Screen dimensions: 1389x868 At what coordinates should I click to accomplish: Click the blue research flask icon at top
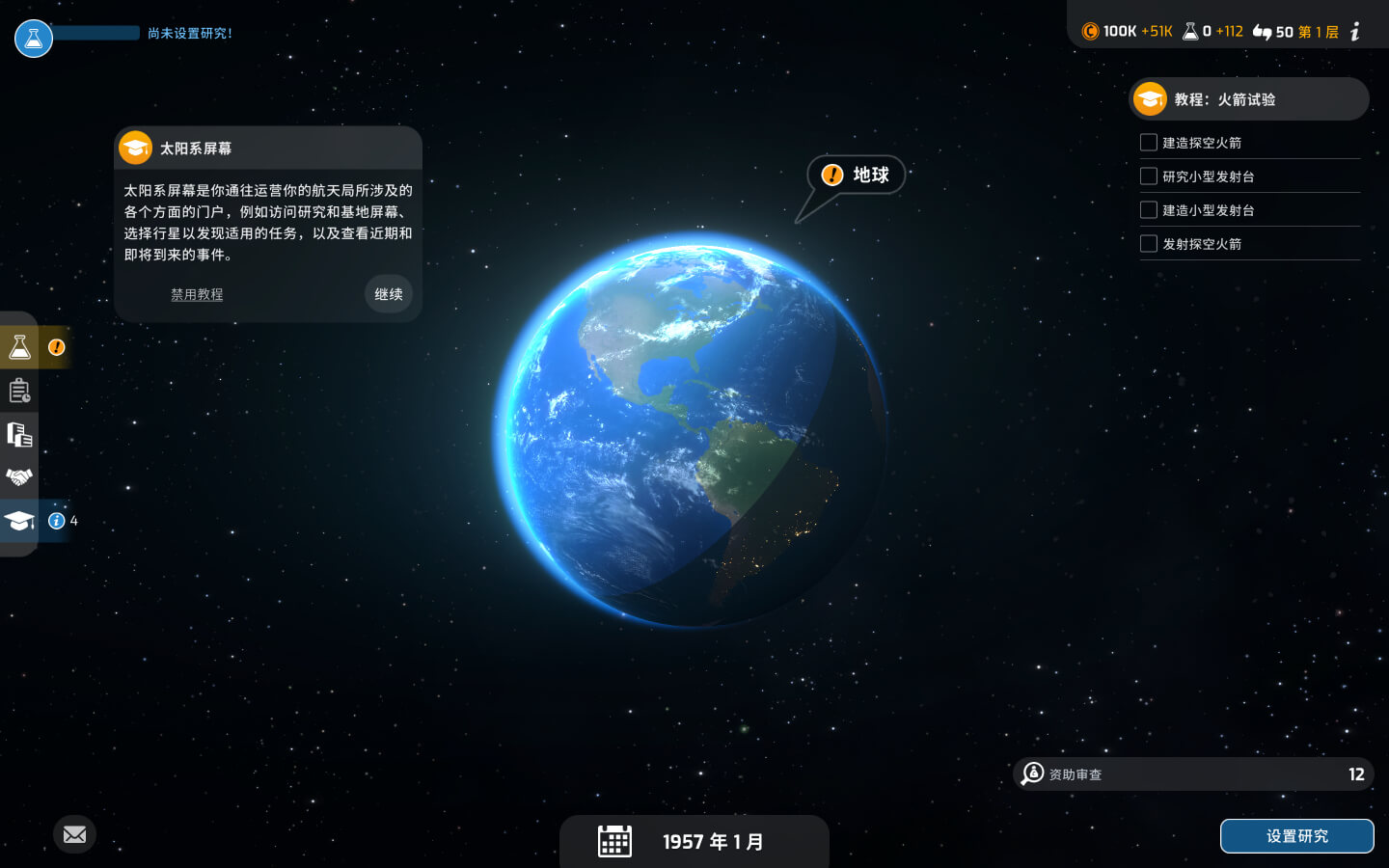(x=34, y=39)
